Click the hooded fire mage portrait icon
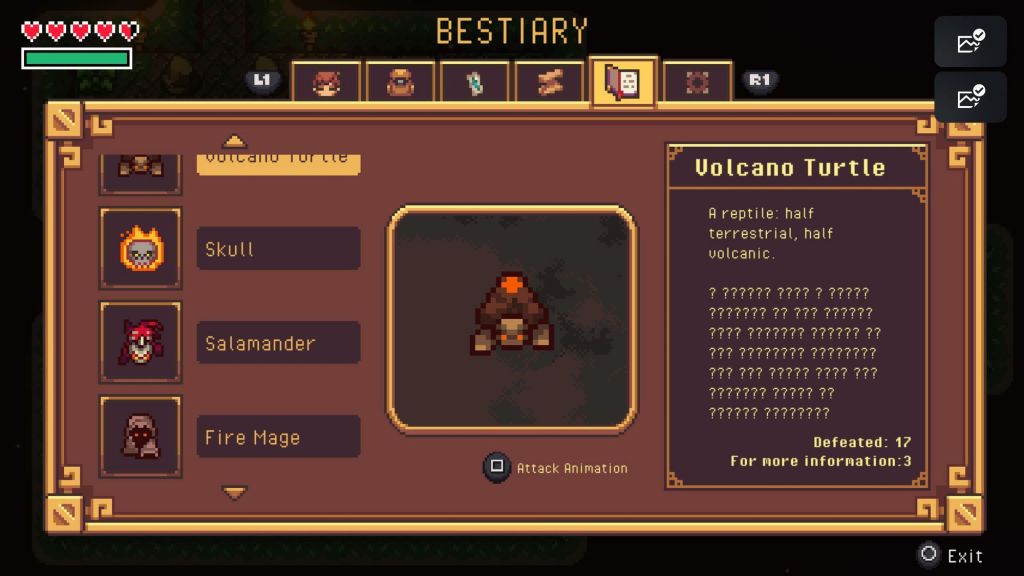Image resolution: width=1024 pixels, height=576 pixels. tap(141, 436)
